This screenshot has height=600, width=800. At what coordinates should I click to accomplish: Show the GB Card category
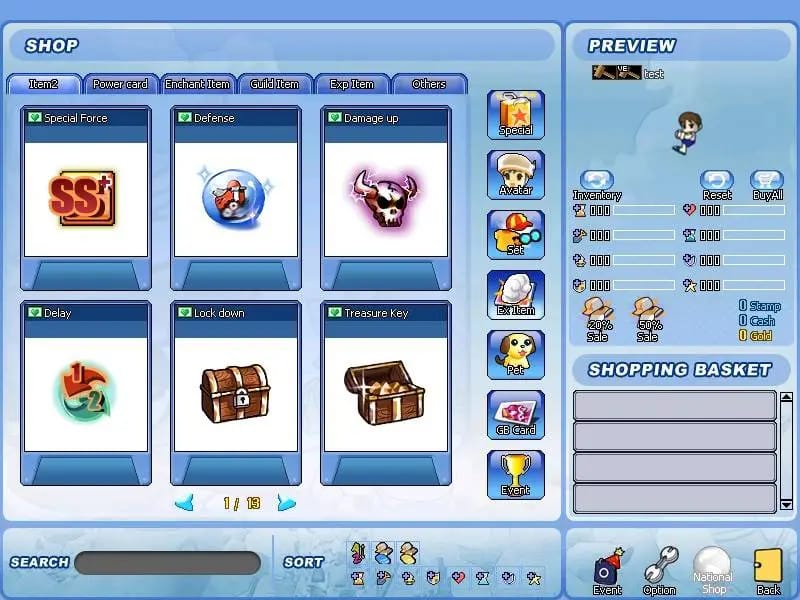coord(516,415)
